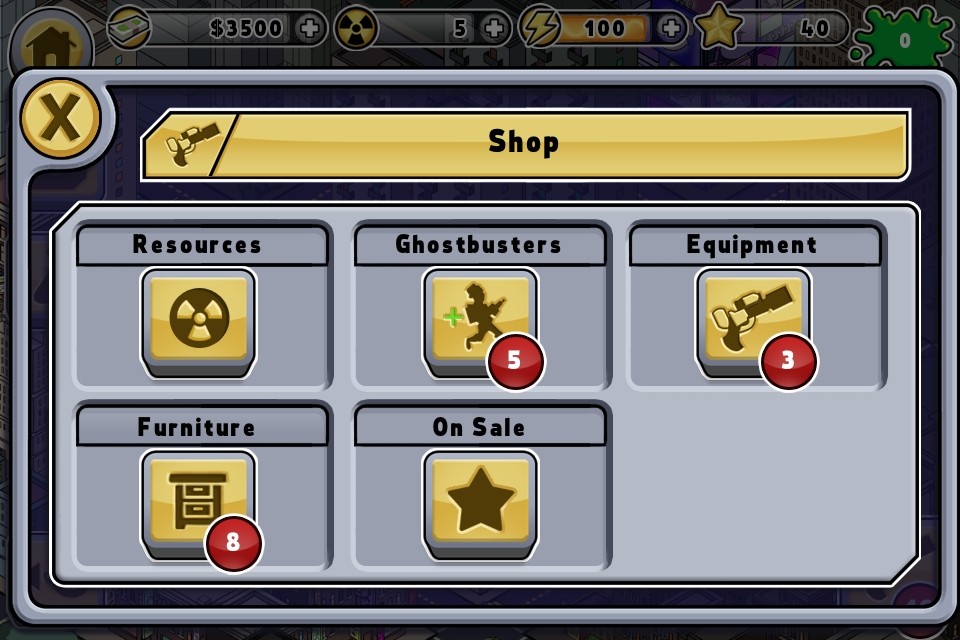
Task: Open the Resources shop category
Action: coord(199,320)
